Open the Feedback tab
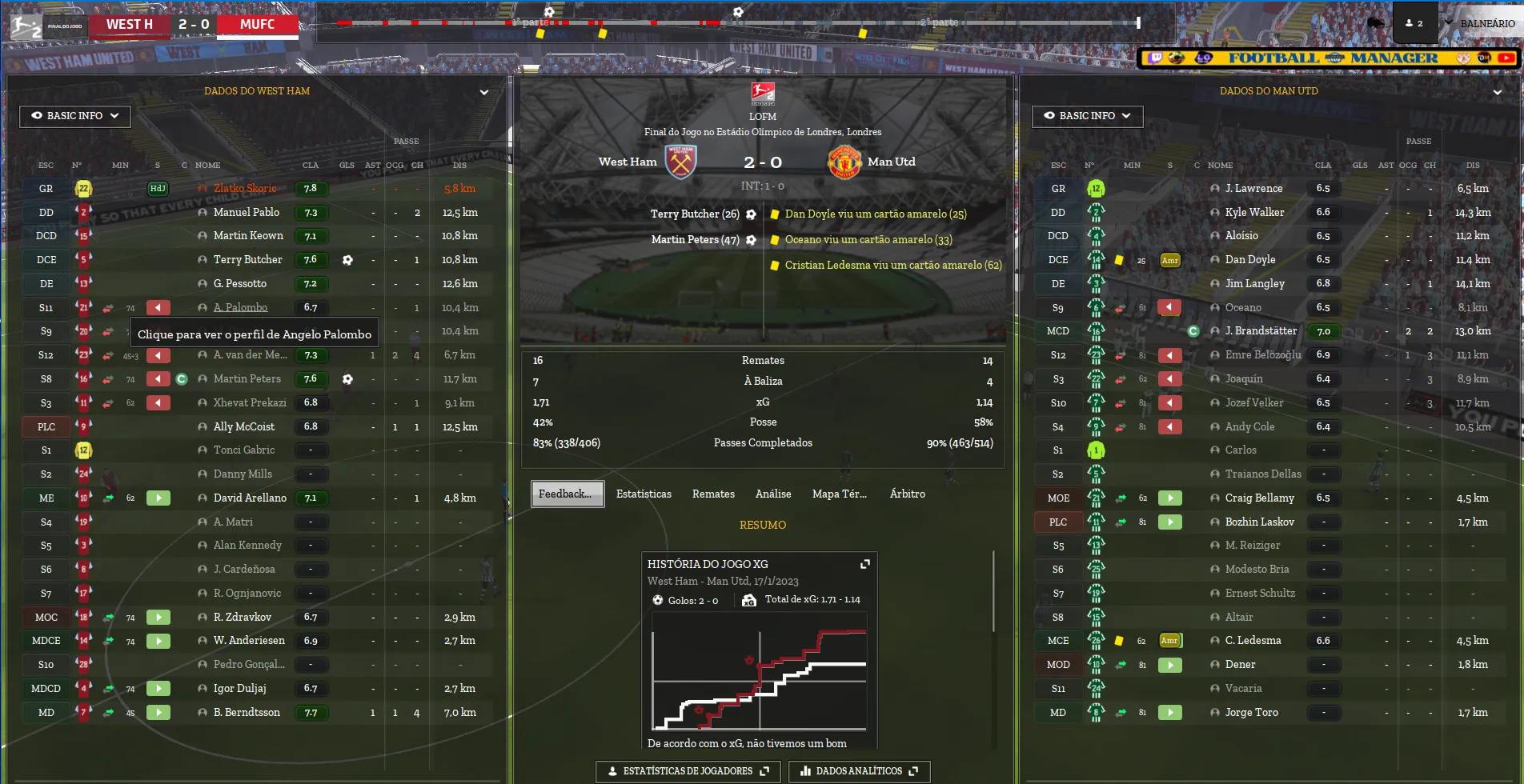Screen dimensions: 1524x784 (x=567, y=494)
